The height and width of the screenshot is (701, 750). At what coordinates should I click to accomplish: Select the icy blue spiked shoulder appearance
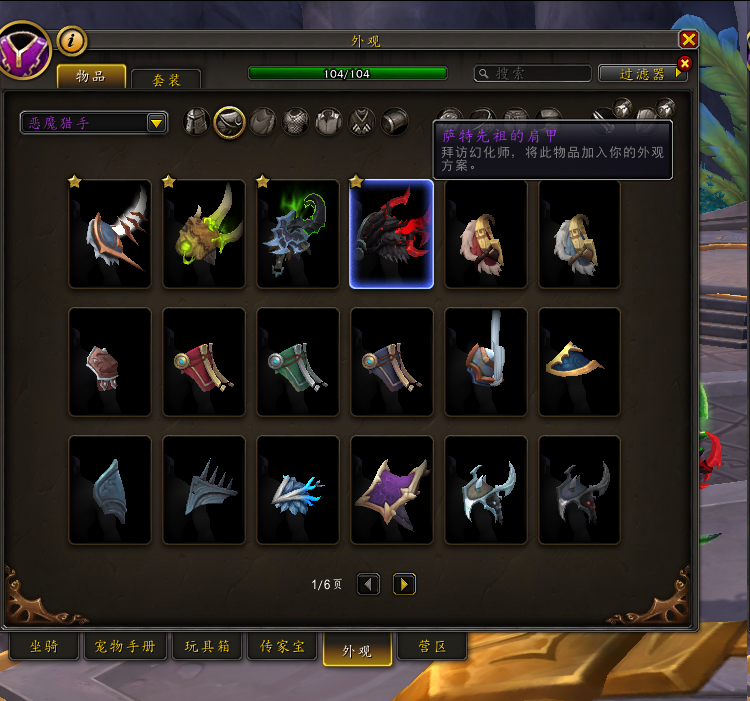[x=298, y=490]
